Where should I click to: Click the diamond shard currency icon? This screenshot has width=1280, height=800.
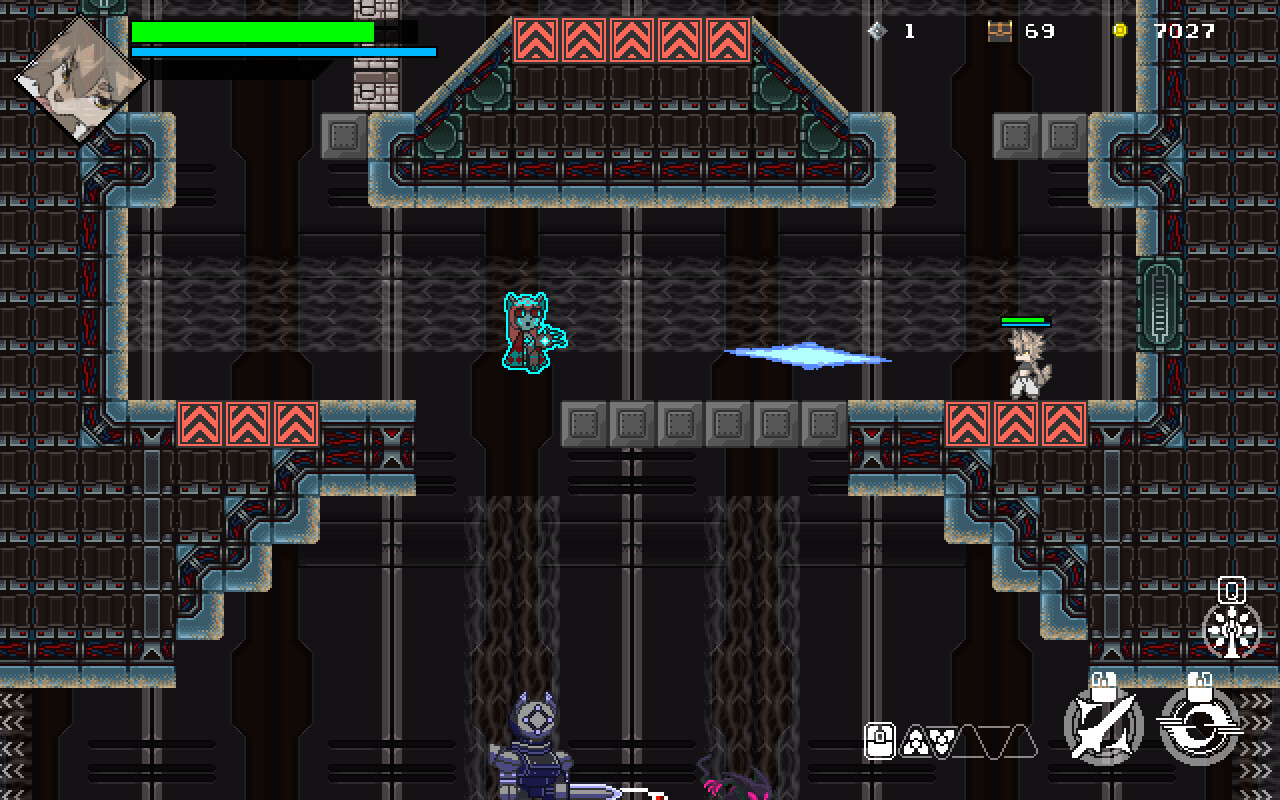point(878,31)
